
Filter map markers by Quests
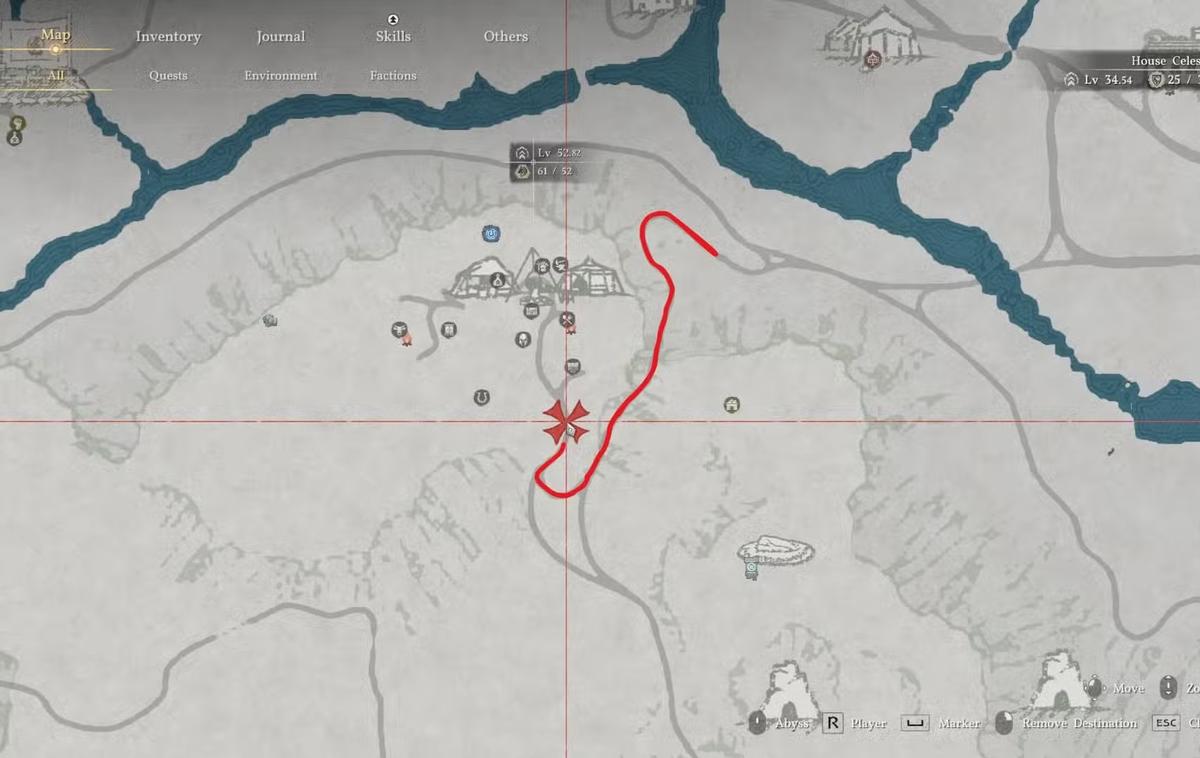(x=168, y=75)
